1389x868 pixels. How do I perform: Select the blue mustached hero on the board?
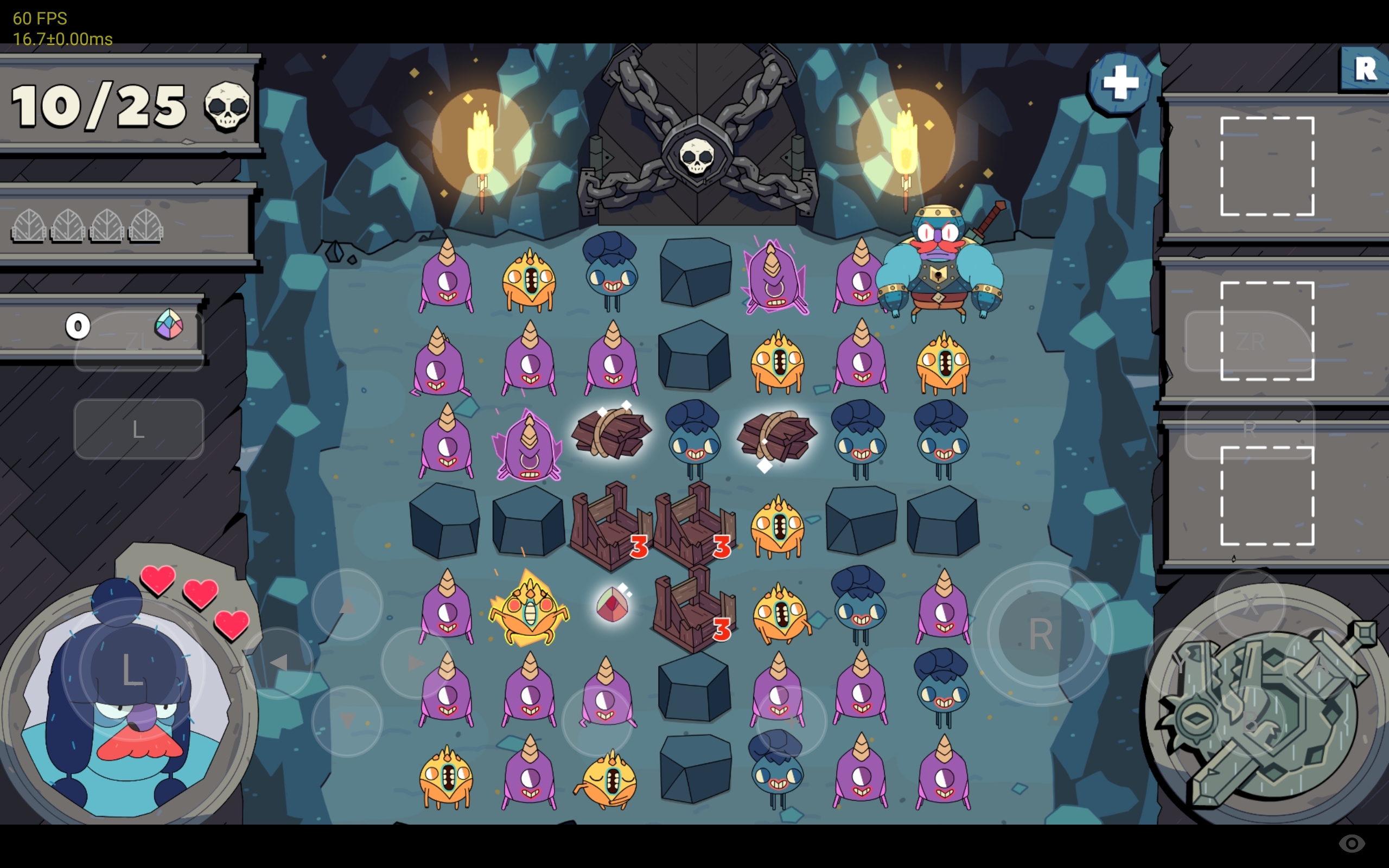[x=940, y=264]
